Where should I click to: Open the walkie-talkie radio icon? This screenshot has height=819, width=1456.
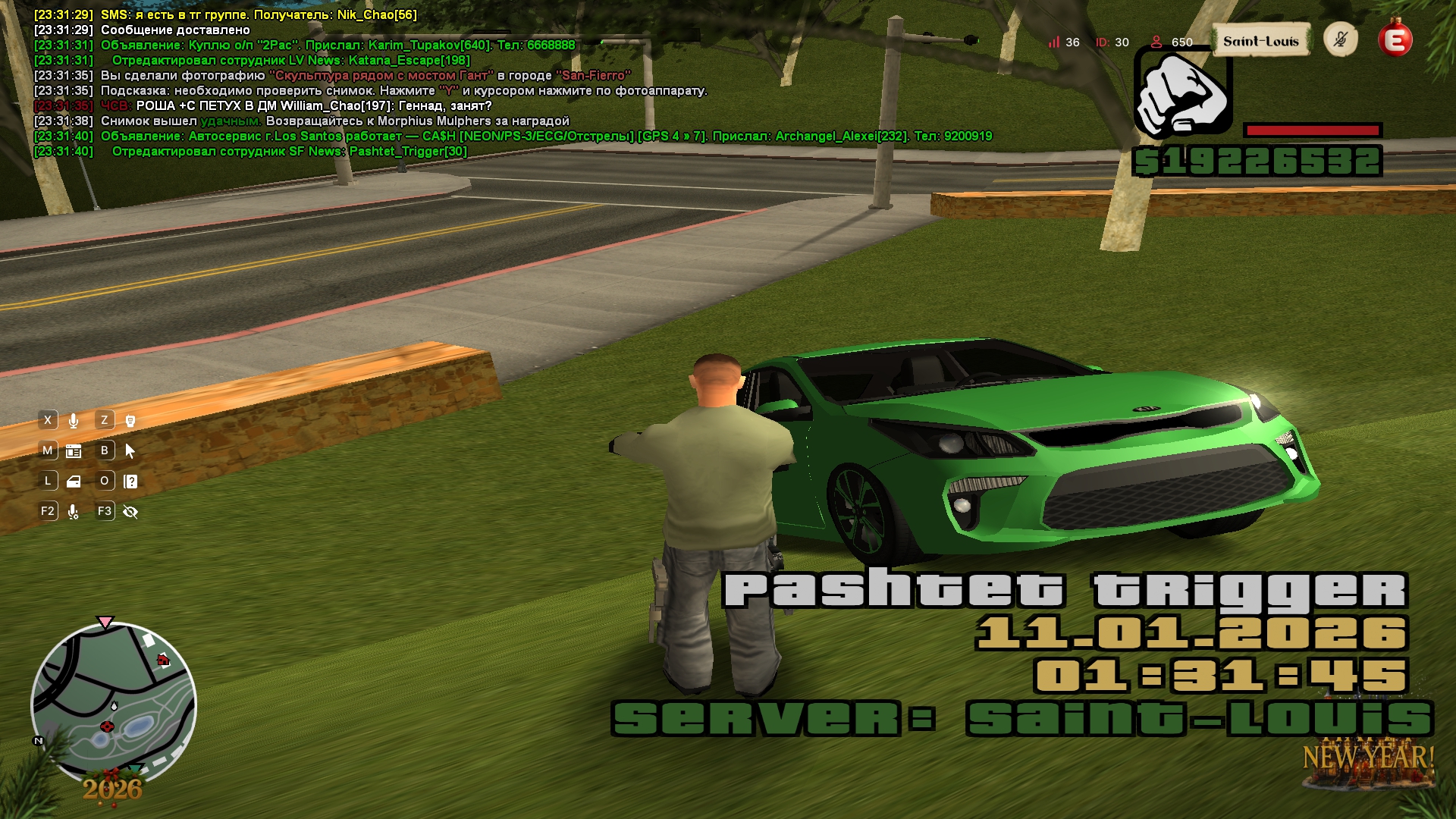[x=130, y=421]
